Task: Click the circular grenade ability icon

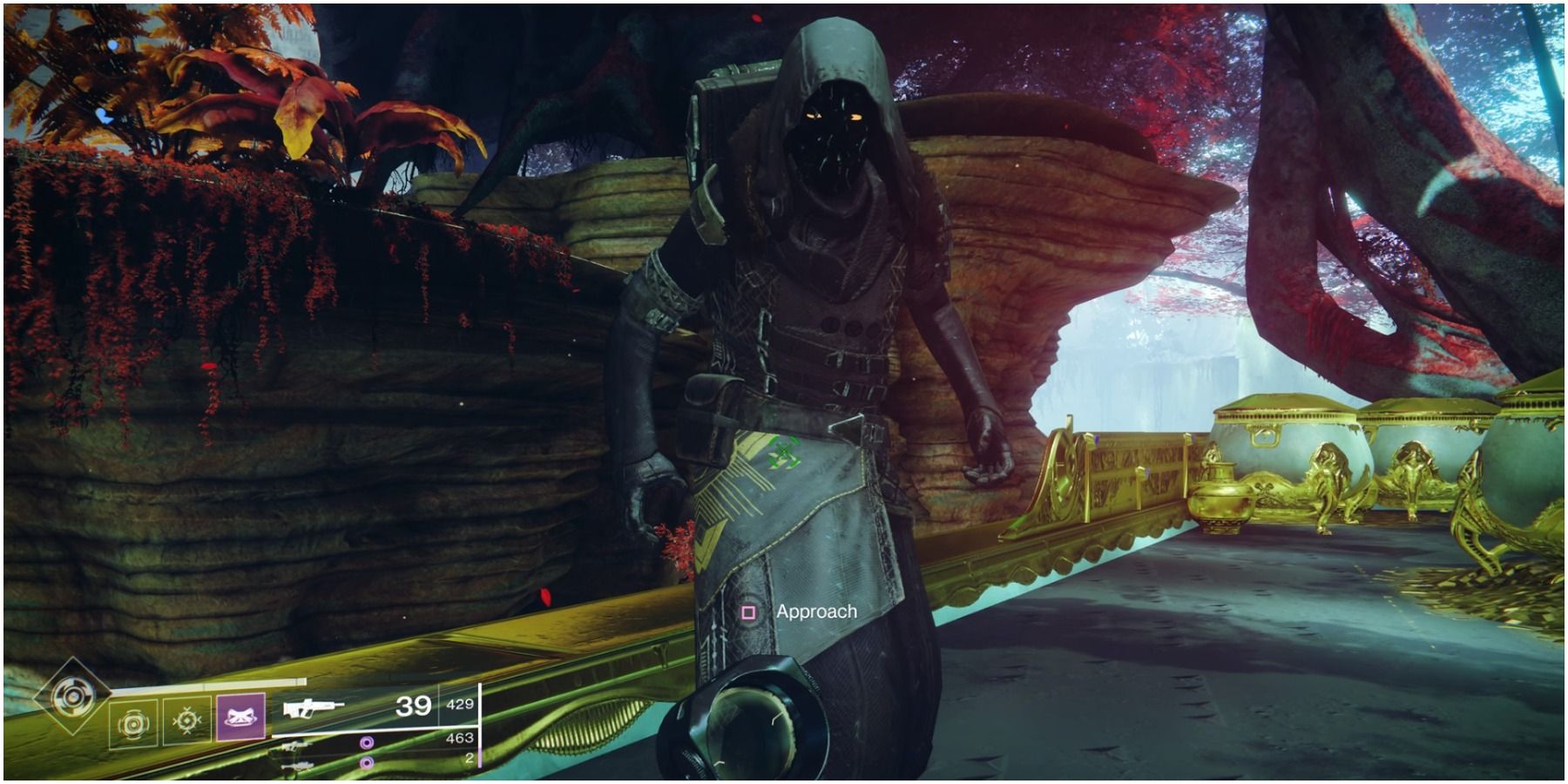Action: [136, 720]
